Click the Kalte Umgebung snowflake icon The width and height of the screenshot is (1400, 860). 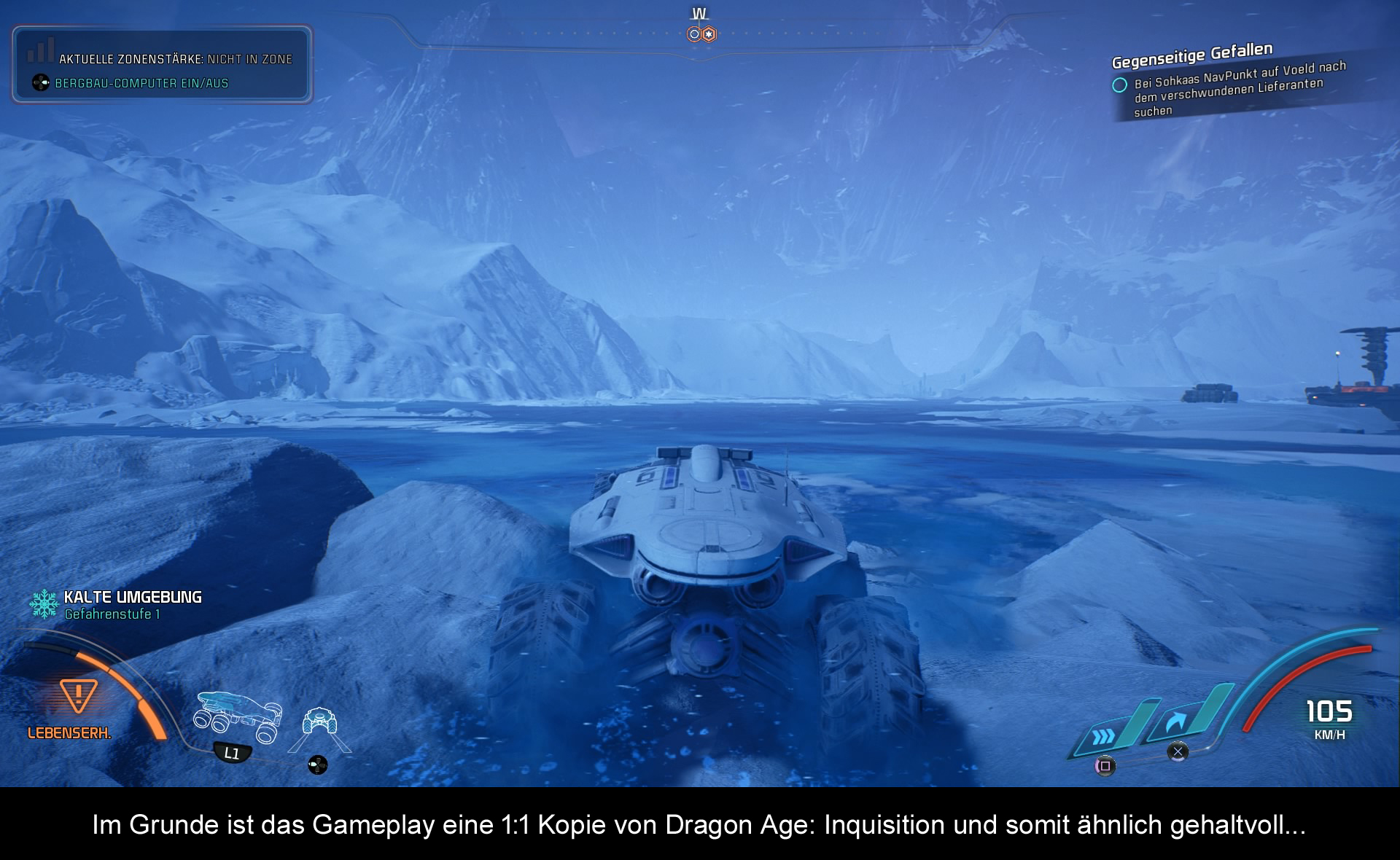[x=44, y=604]
